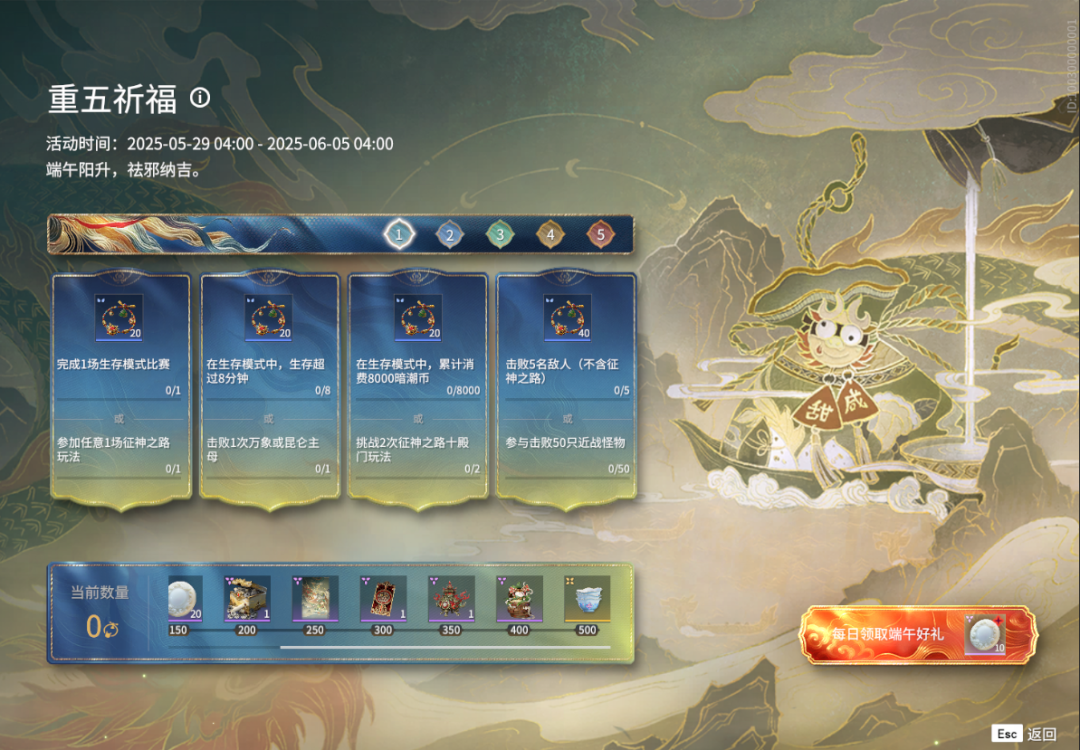Go to the red stage 5 tab

tap(599, 235)
